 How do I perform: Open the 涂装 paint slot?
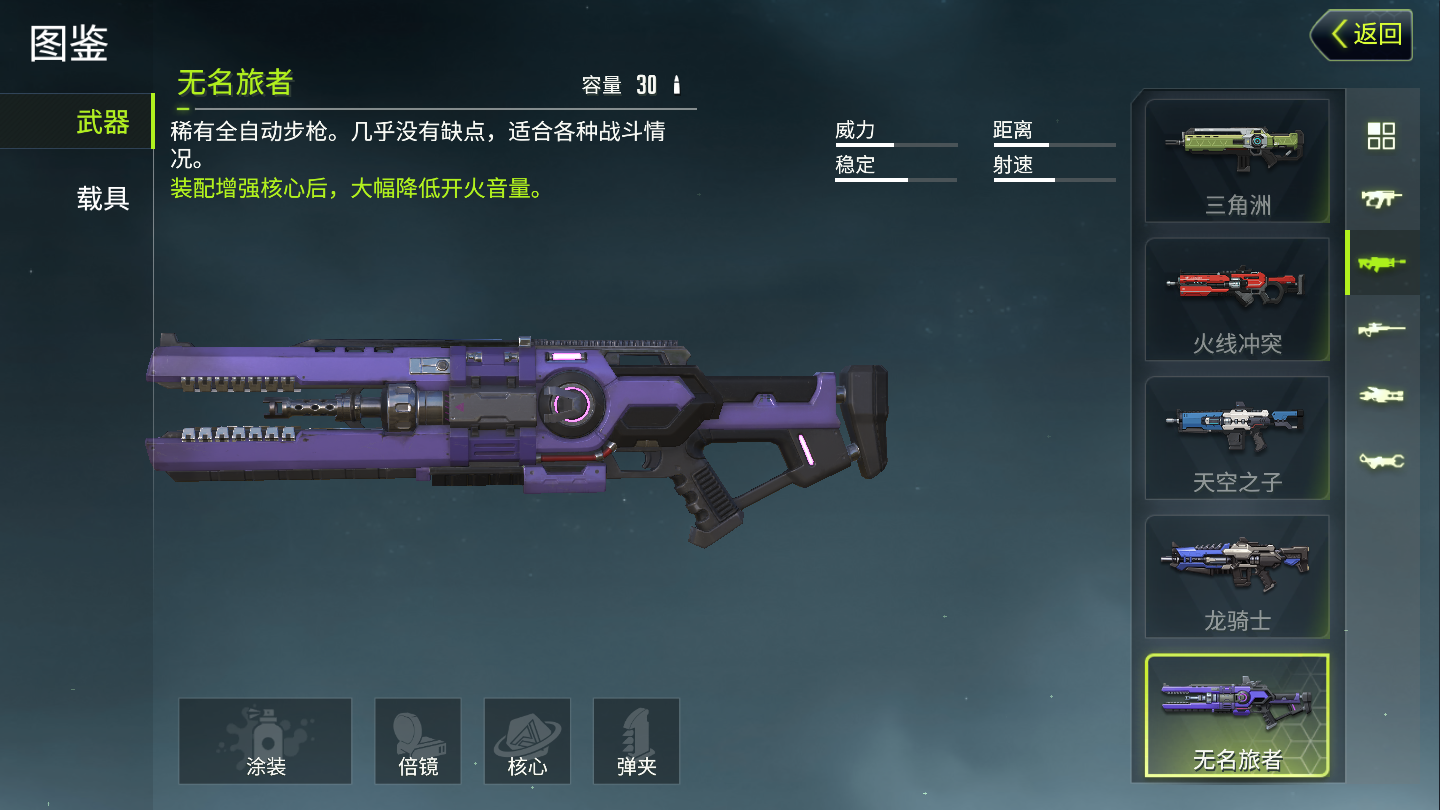[265, 741]
